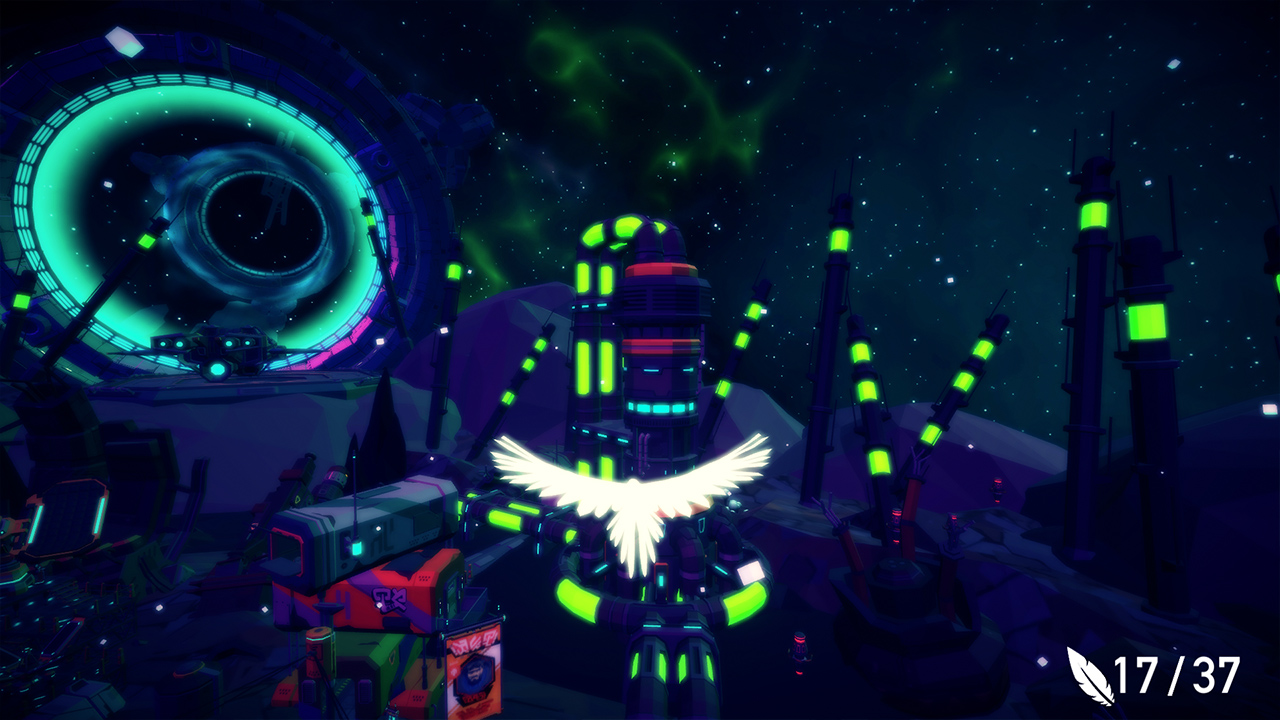
Task: Select the small rover beneath the portal
Action: 215,352
